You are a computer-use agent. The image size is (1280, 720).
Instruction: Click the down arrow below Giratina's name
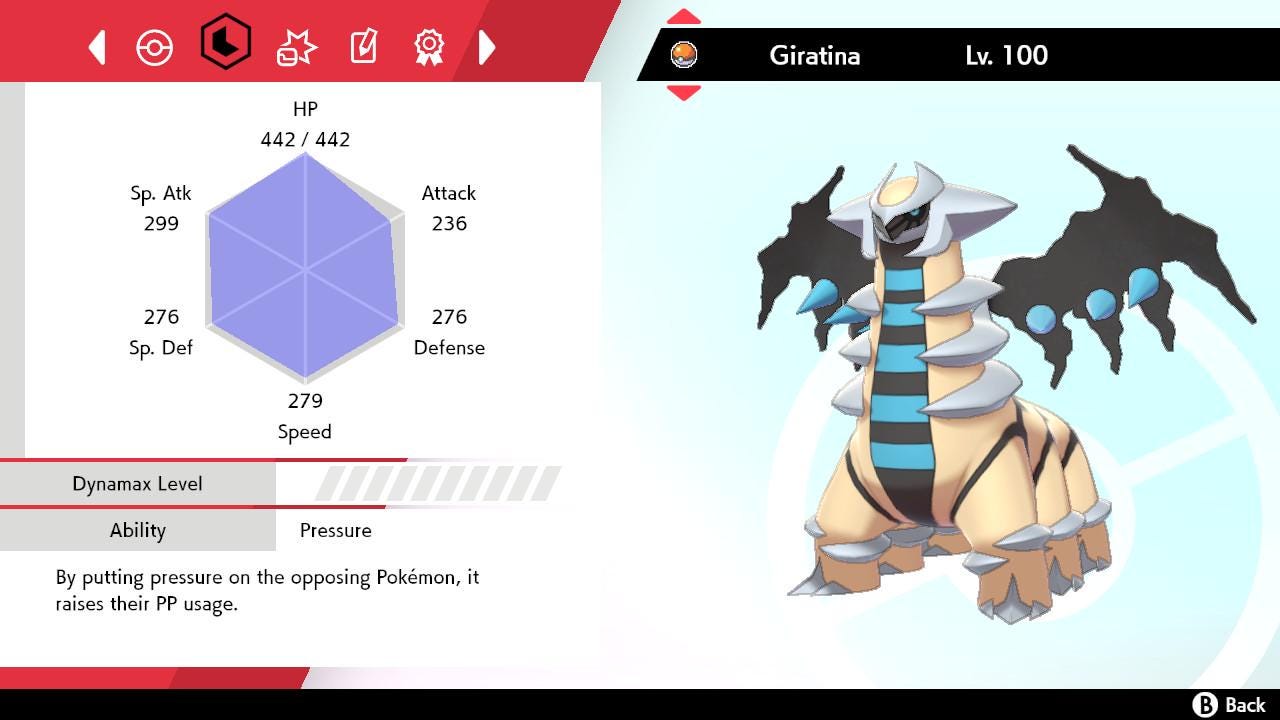[683, 93]
